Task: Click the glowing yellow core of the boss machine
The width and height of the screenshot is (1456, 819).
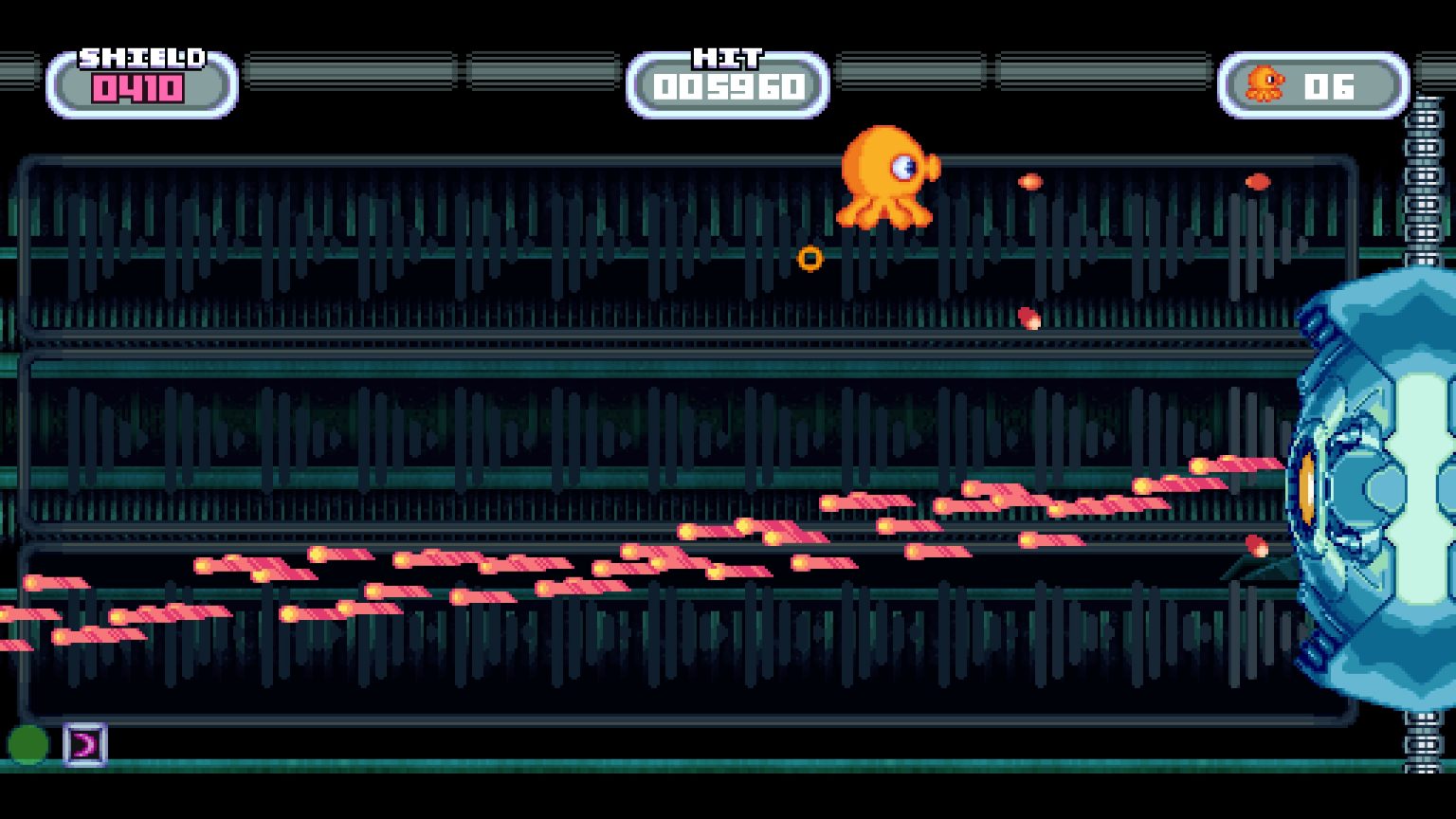Action: (1306, 486)
